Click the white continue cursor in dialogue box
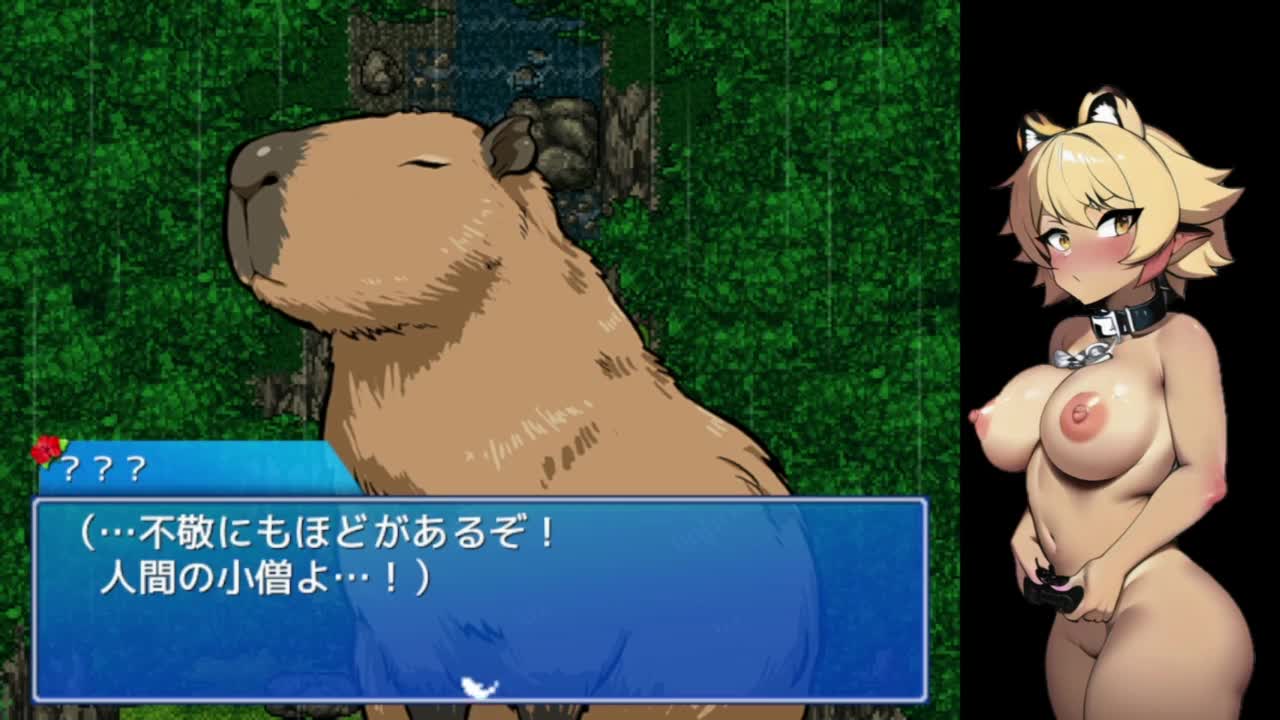This screenshot has height=720, width=1280. click(480, 687)
